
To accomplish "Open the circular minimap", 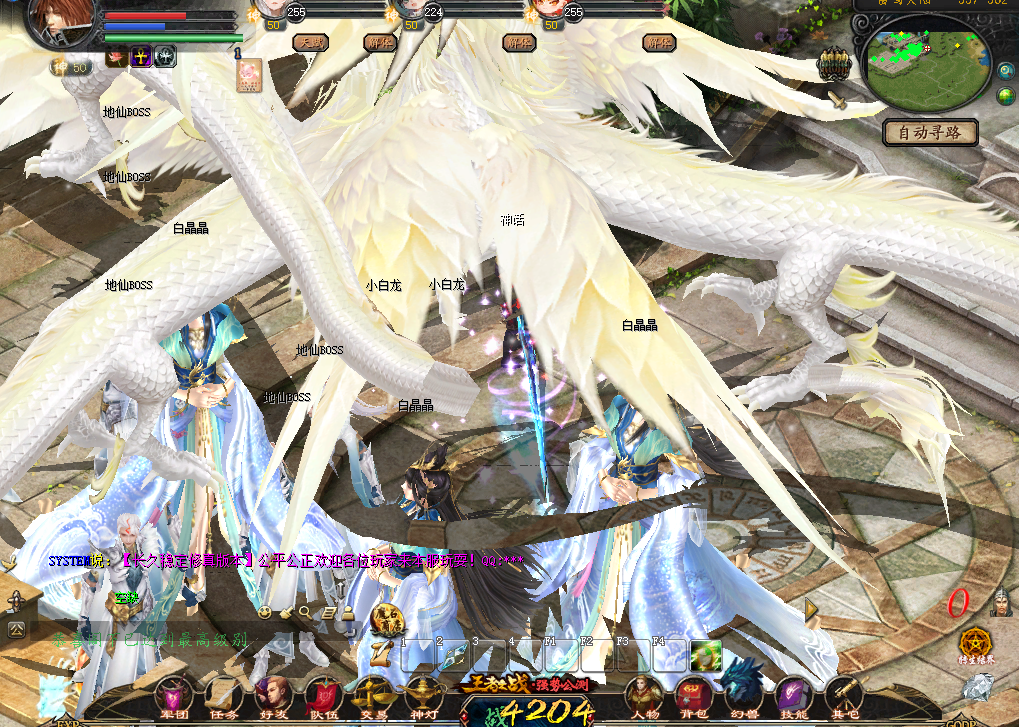I will tap(925, 65).
